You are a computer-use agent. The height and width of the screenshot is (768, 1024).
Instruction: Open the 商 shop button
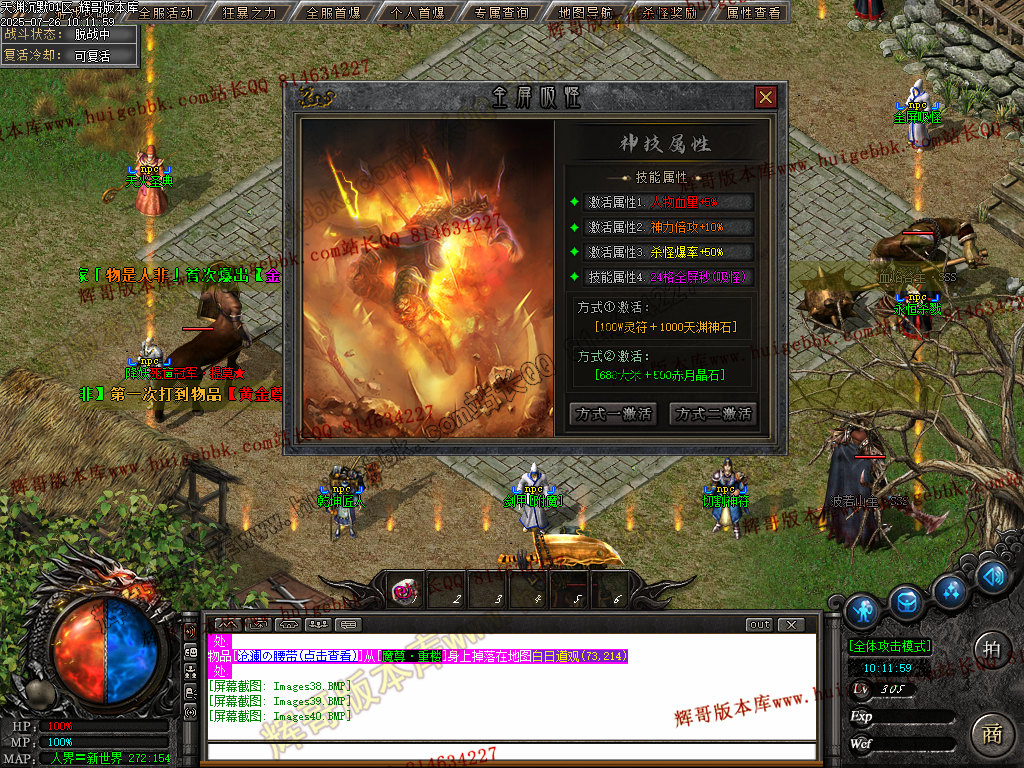pos(991,733)
